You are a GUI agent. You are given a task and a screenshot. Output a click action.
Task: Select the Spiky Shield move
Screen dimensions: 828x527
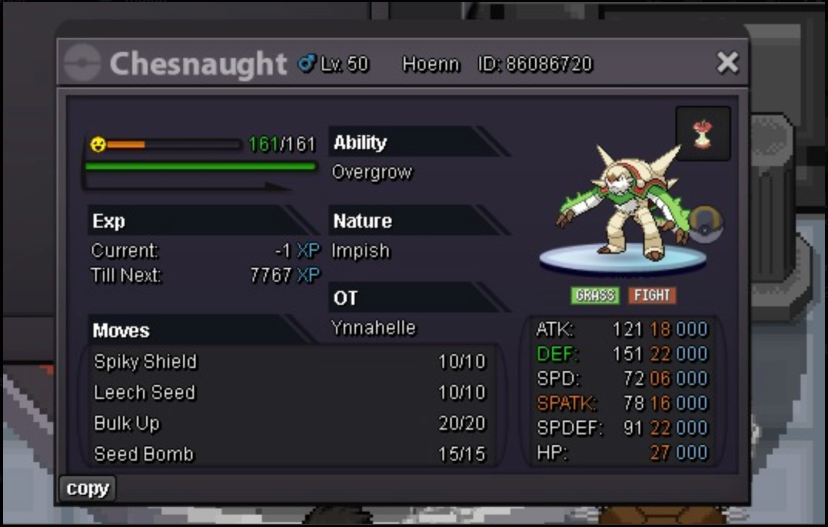pos(290,362)
